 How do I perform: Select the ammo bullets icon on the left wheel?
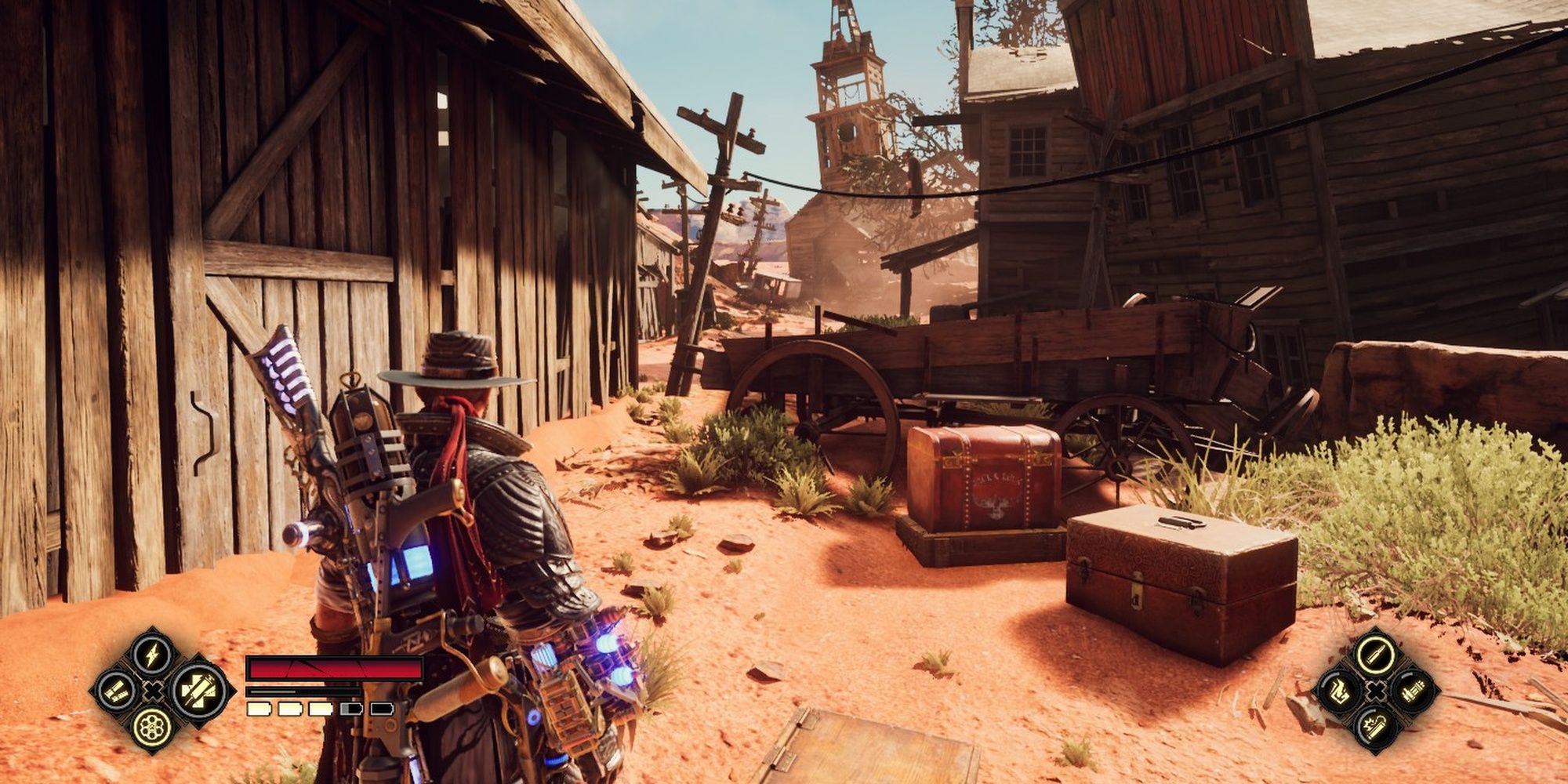116,691
